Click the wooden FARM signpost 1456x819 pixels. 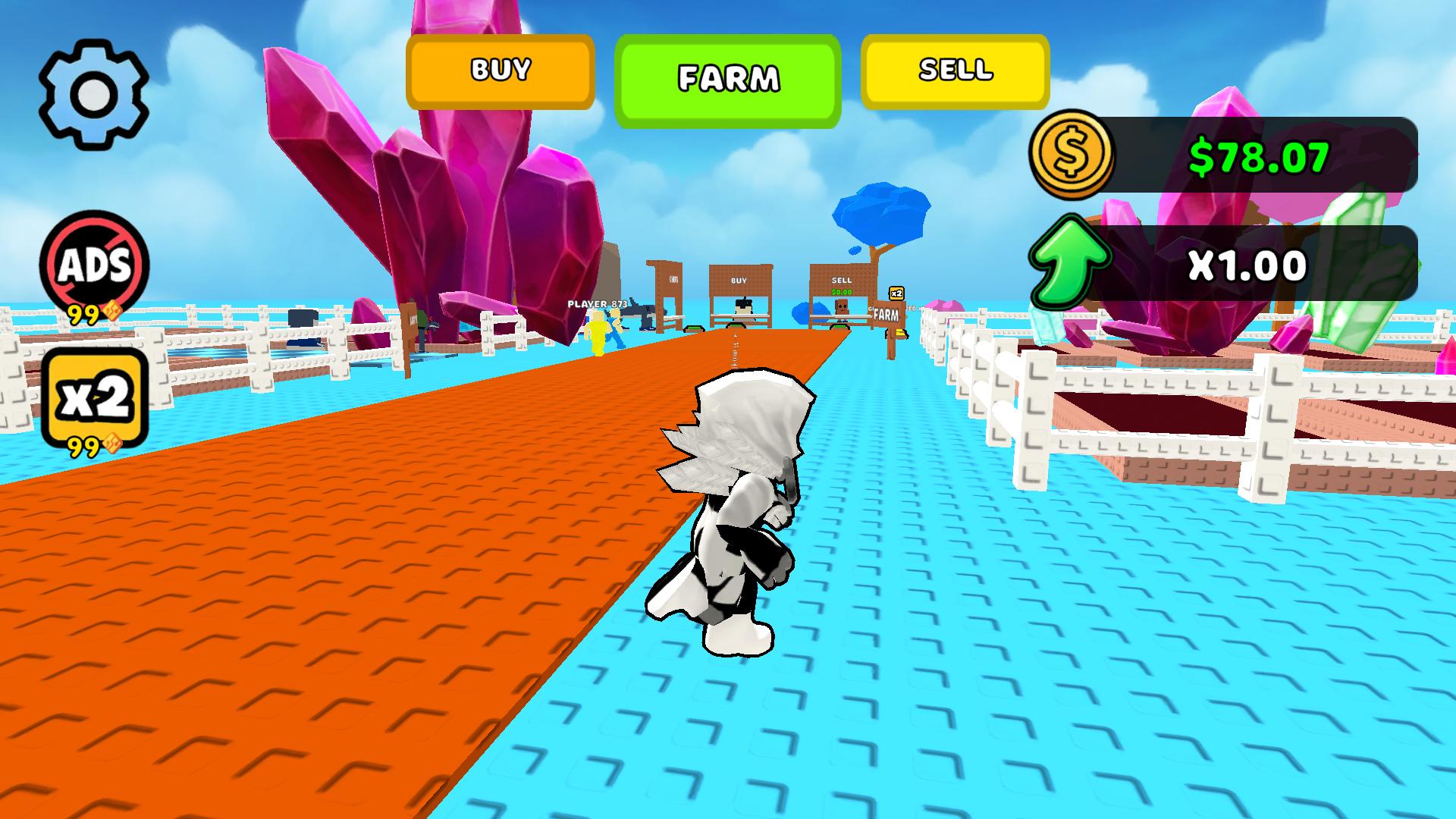pyautogui.click(x=885, y=315)
